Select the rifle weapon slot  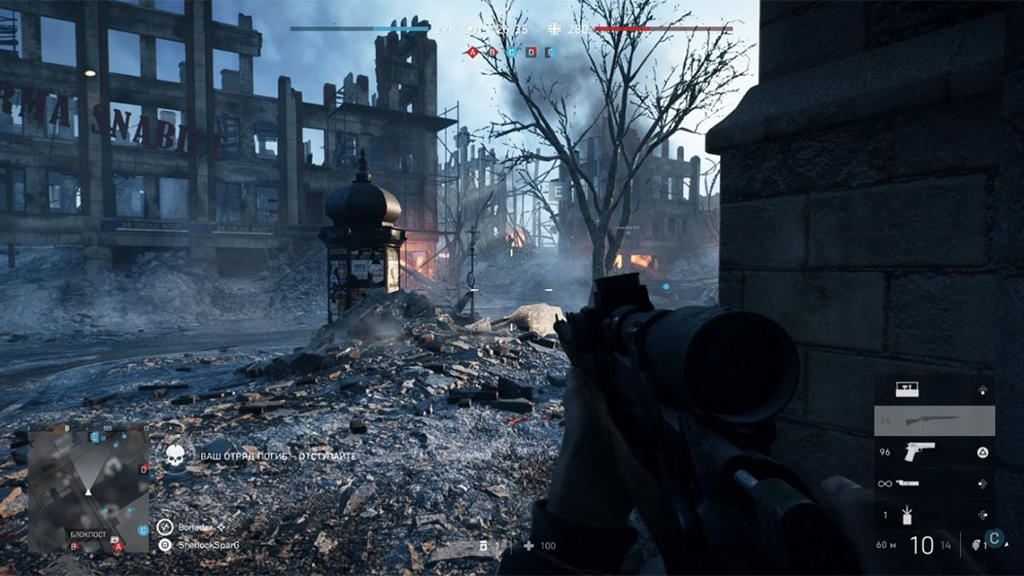[934, 421]
